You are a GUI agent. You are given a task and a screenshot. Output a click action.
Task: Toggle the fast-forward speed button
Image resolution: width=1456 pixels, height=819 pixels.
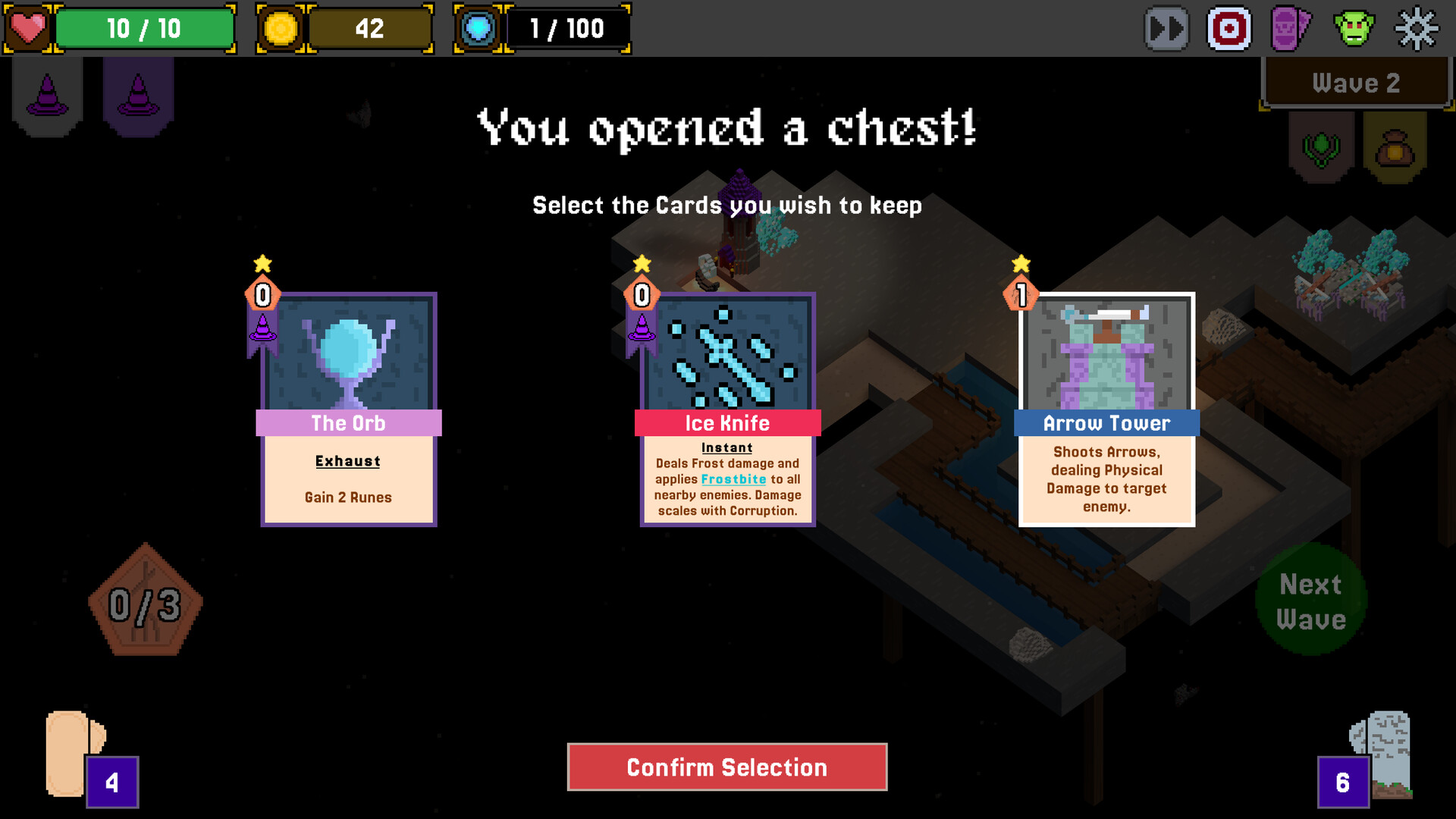(x=1166, y=29)
